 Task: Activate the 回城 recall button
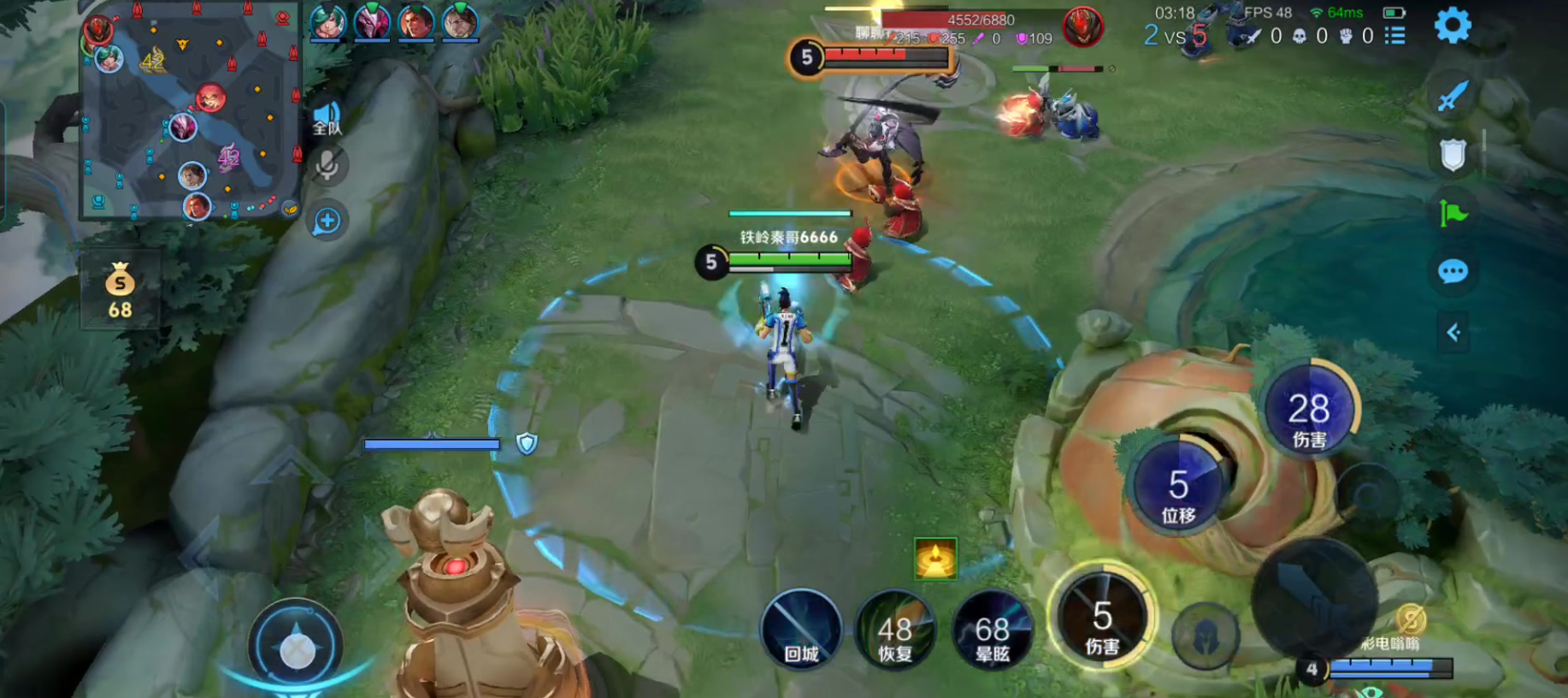coord(801,630)
